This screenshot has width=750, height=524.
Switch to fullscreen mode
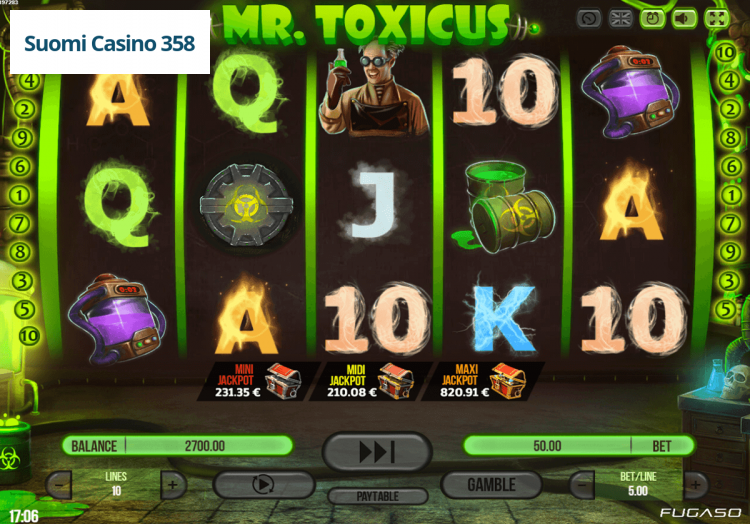coord(715,18)
